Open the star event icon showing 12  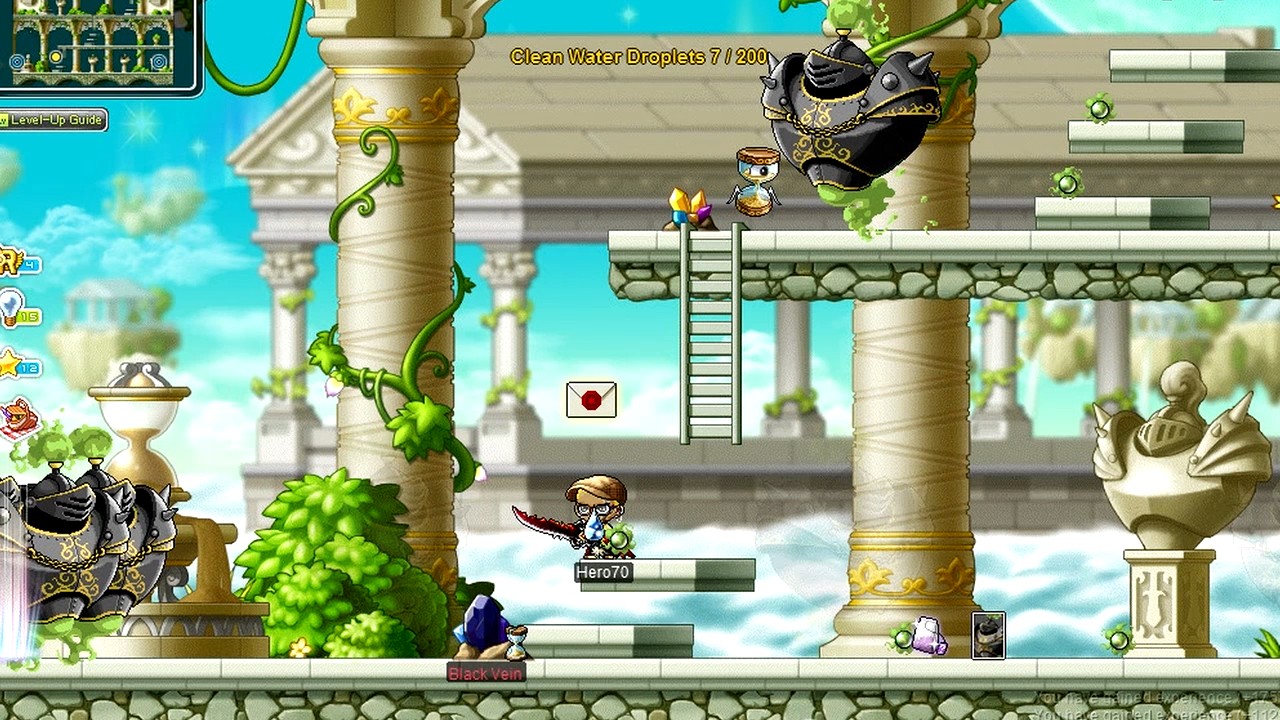pos(10,365)
